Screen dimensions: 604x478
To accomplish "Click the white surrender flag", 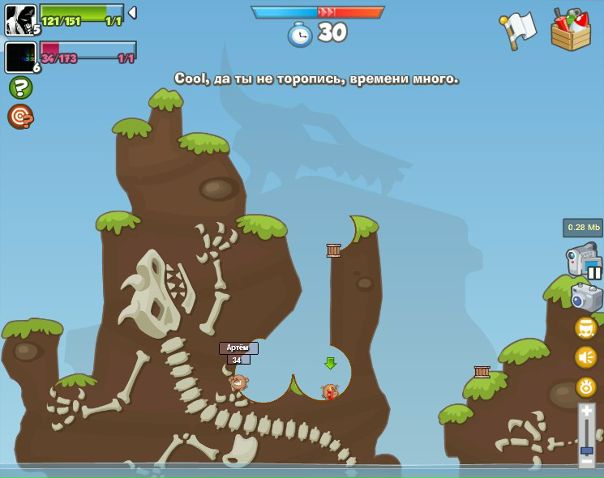I will click(518, 29).
